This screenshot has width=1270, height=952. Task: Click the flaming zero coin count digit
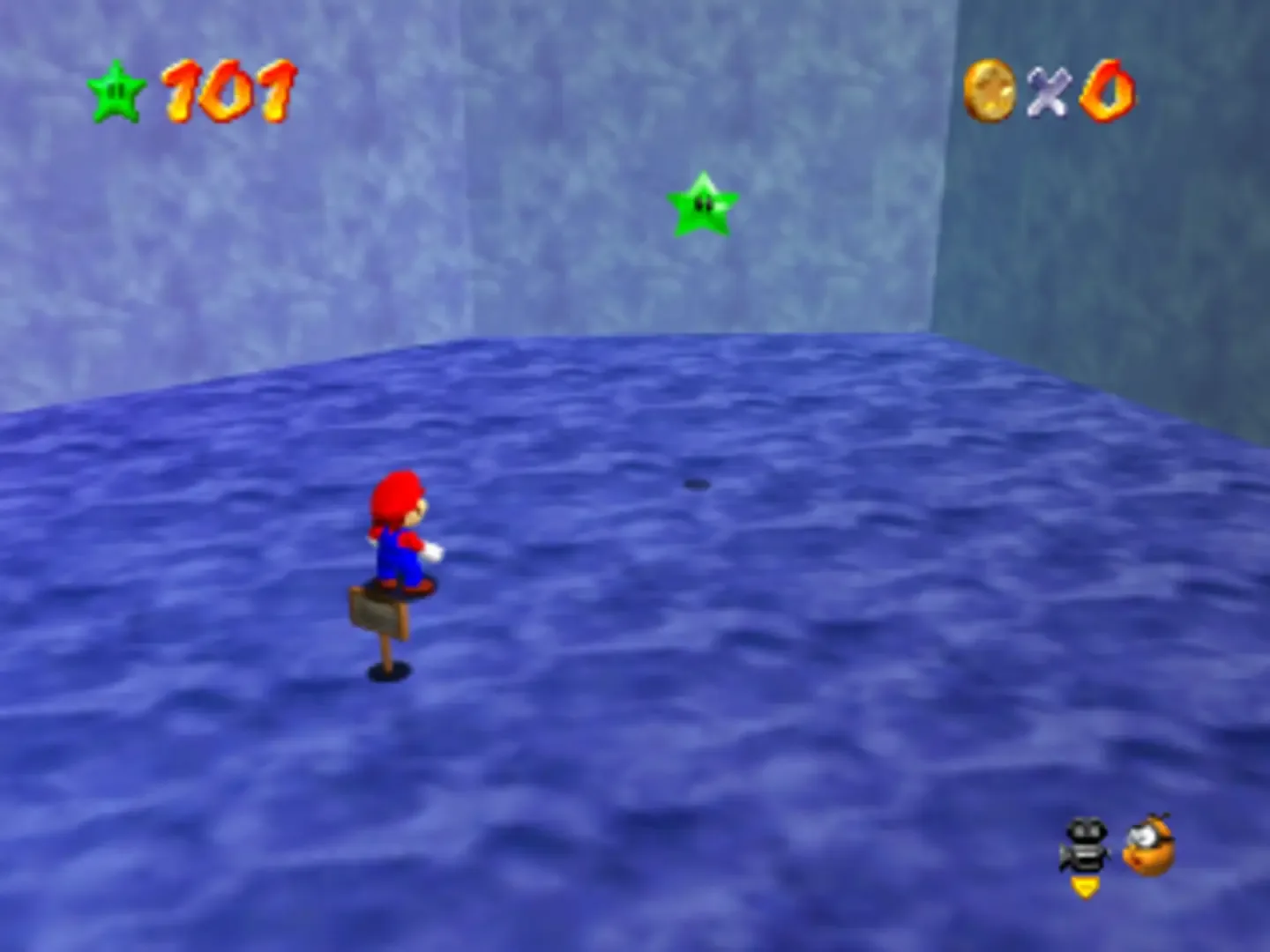[x=1108, y=90]
